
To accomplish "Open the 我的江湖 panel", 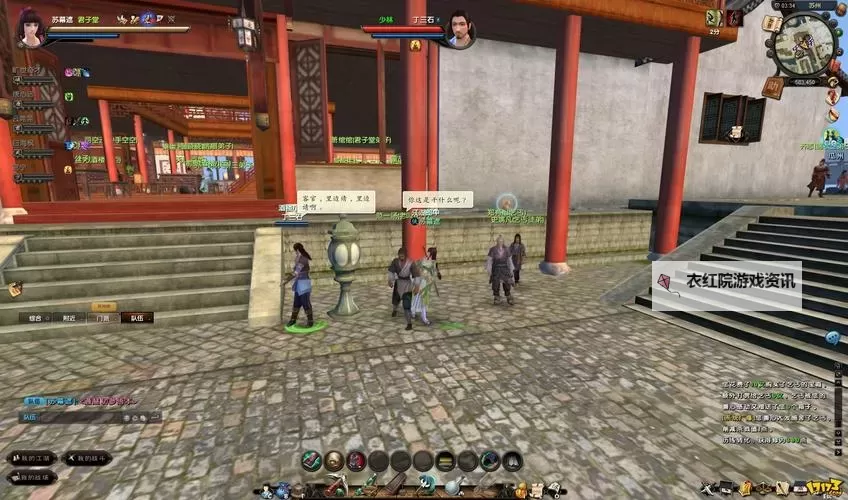I will point(32,458).
